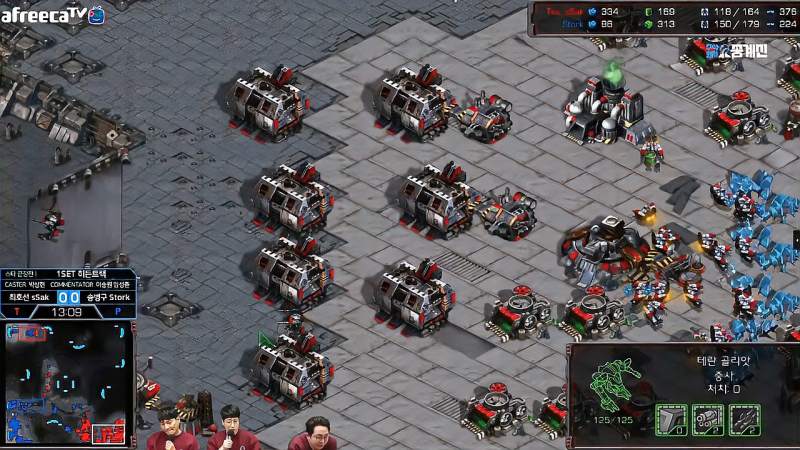Viewport: 800px width, 450px height.
Task: Click the Goliath twin autocannons weapon icon
Action: (708, 421)
